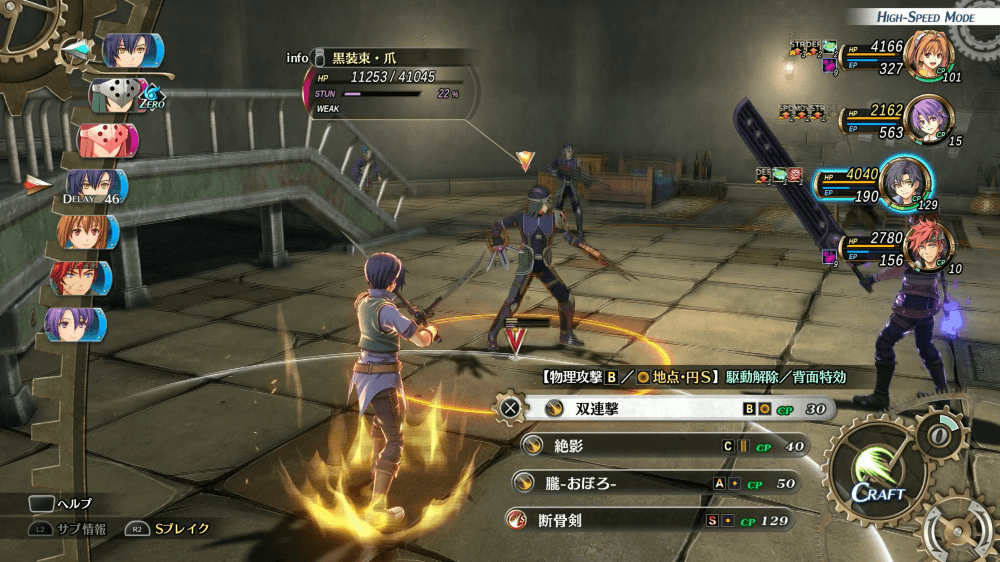This screenshot has width=1000, height=562.
Task: Pick the 朧-おぼろ- craft entry
Action: 655,483
